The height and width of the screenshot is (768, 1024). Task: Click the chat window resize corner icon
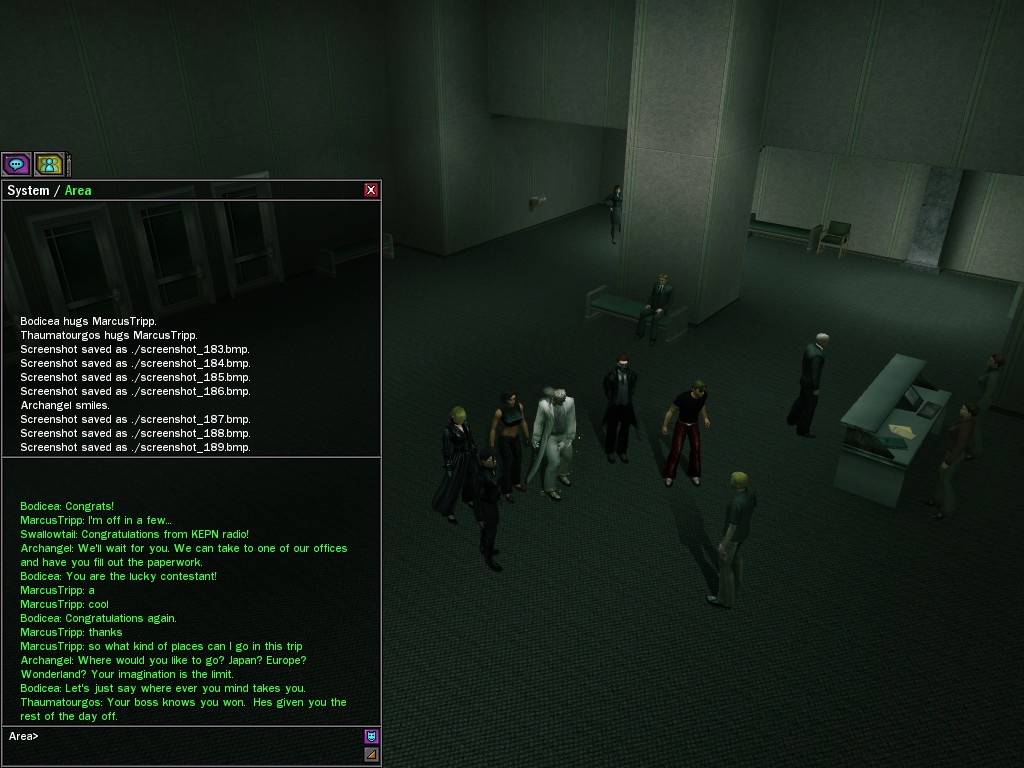pos(371,754)
